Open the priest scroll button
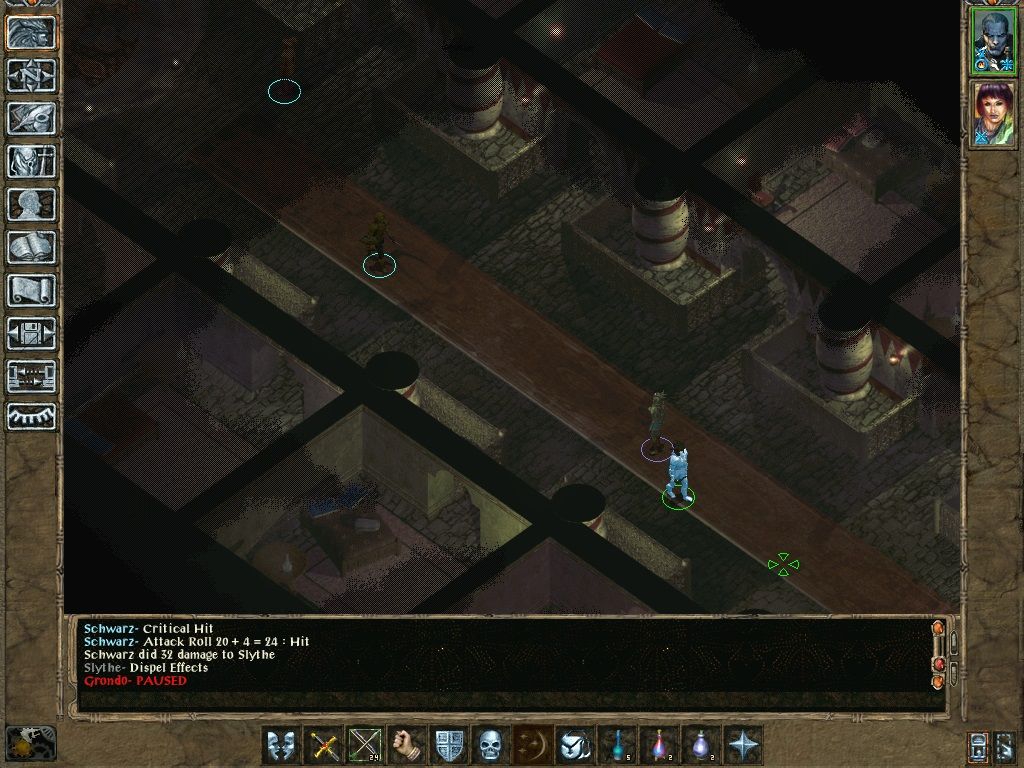 coord(31,290)
